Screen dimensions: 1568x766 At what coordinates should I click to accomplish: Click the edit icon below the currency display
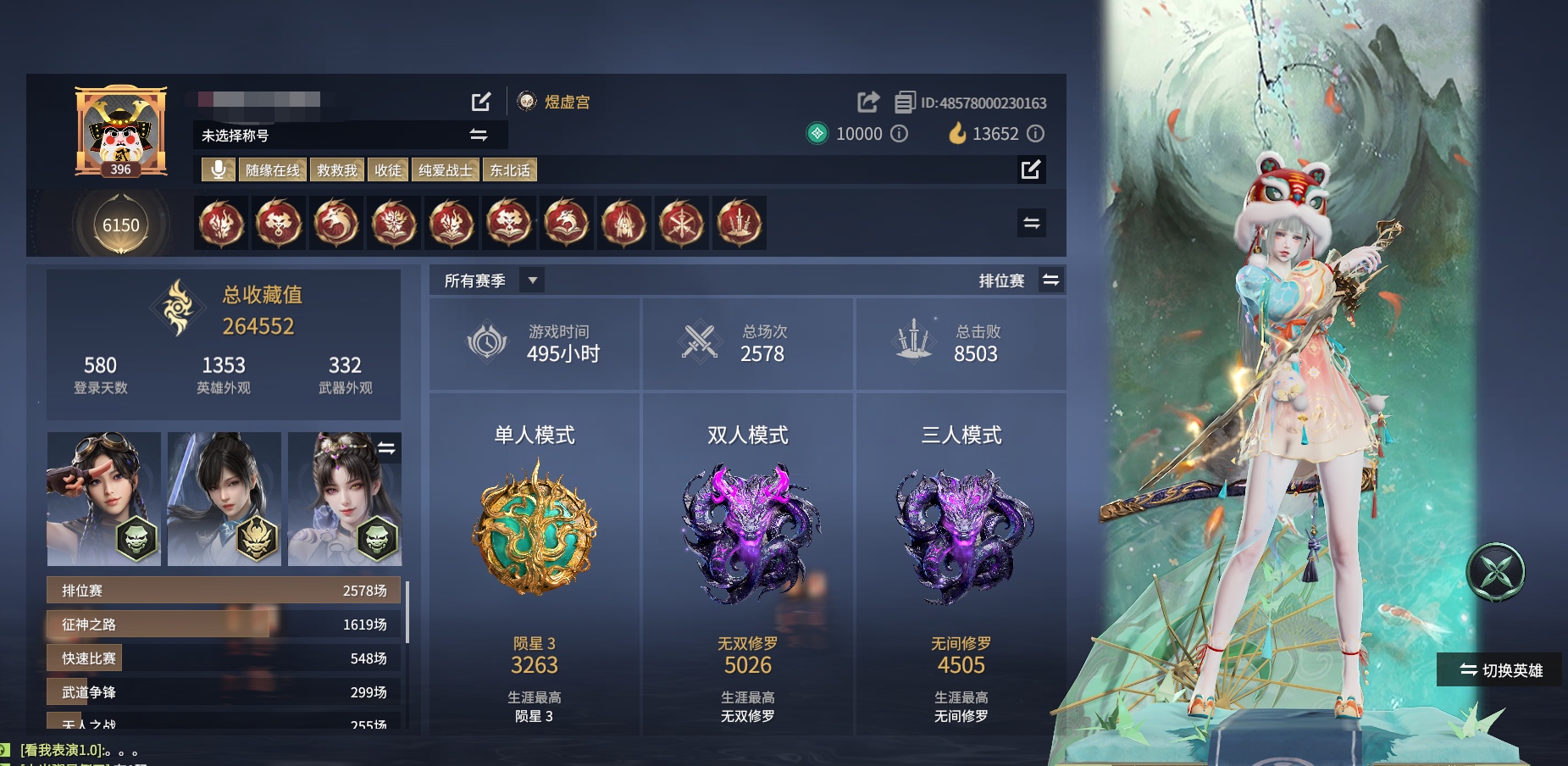[1032, 171]
